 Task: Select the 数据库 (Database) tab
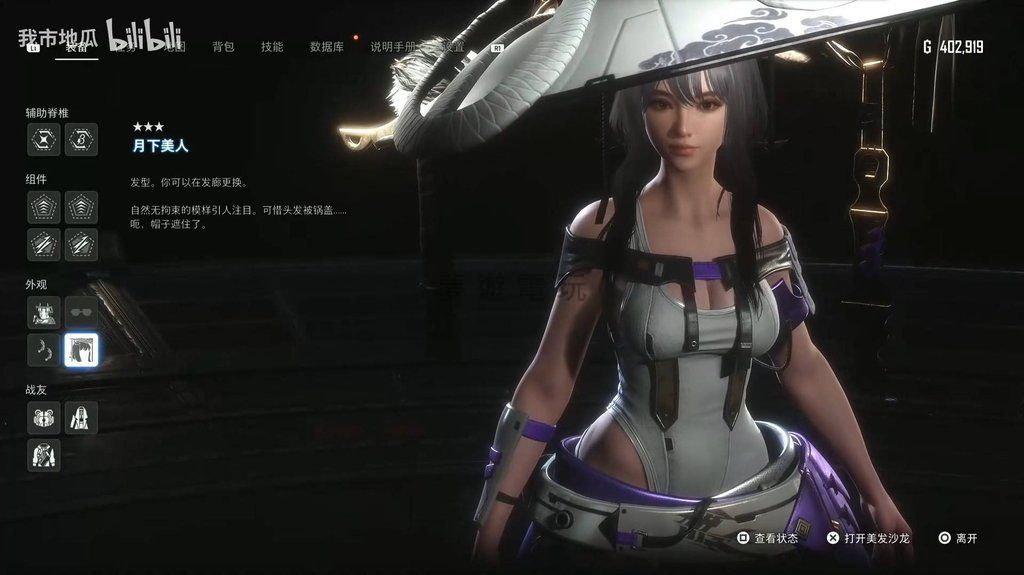[327, 47]
